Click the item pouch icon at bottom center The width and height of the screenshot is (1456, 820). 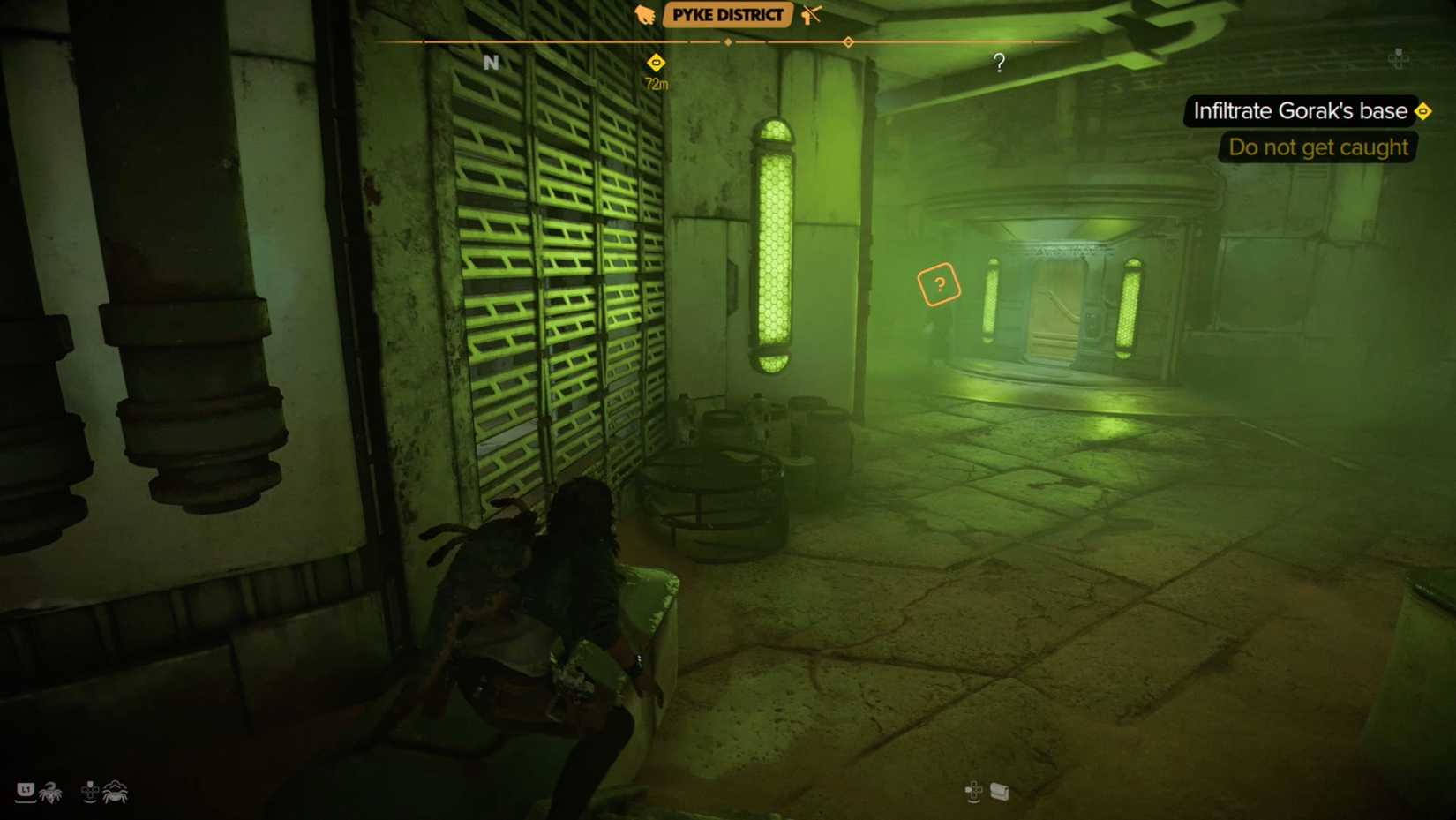(998, 792)
